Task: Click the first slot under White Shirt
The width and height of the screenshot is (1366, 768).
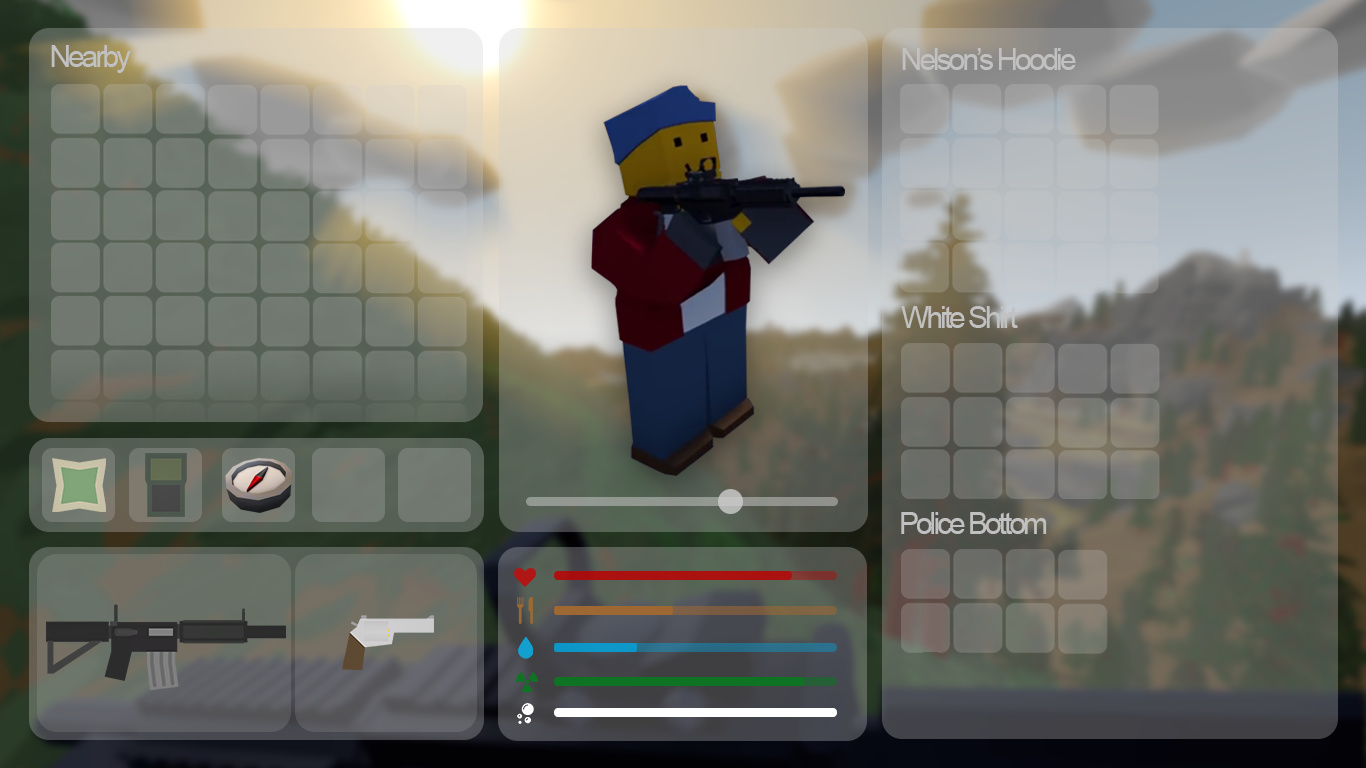Action: coord(924,368)
